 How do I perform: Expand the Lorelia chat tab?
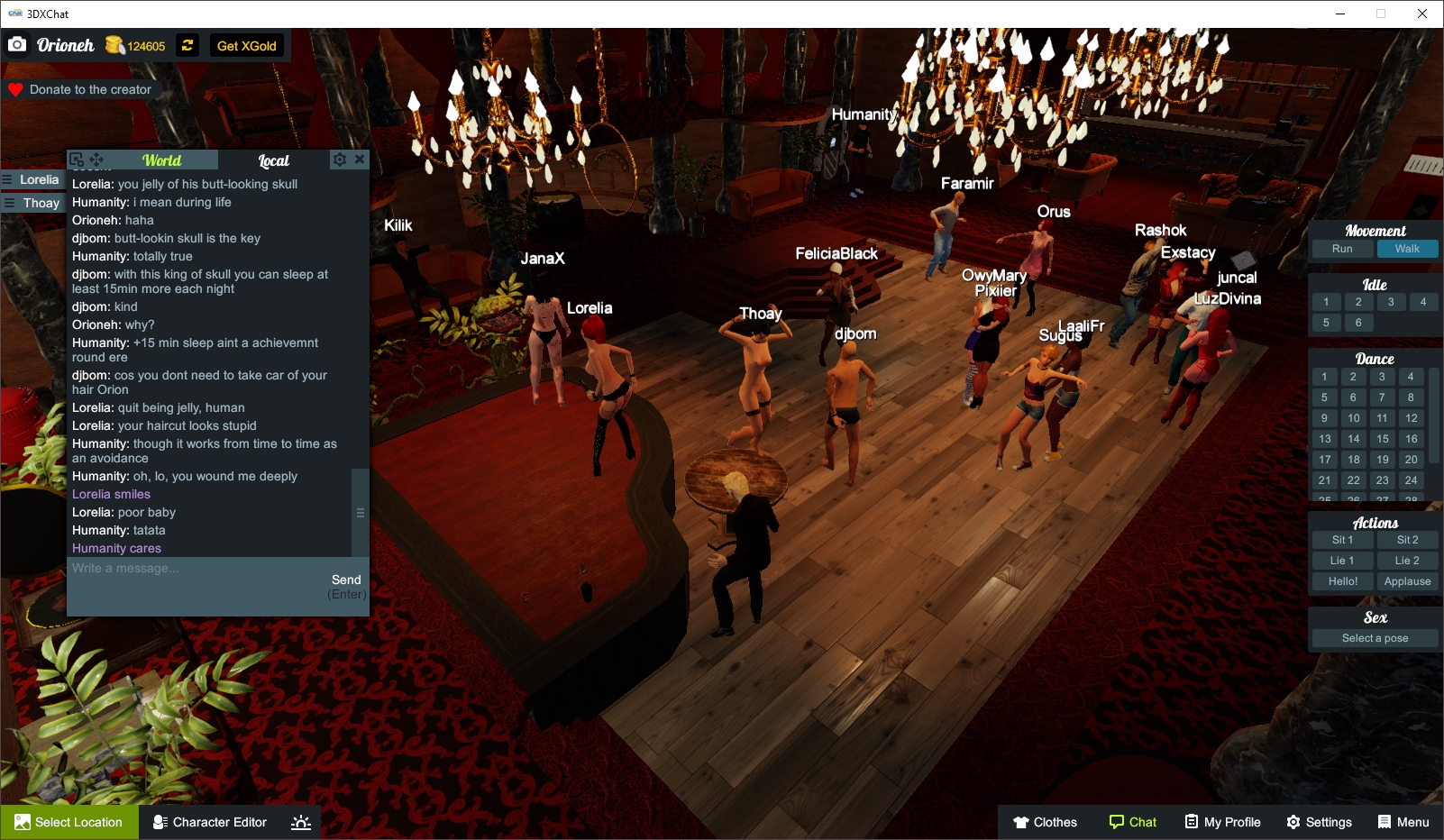point(33,179)
